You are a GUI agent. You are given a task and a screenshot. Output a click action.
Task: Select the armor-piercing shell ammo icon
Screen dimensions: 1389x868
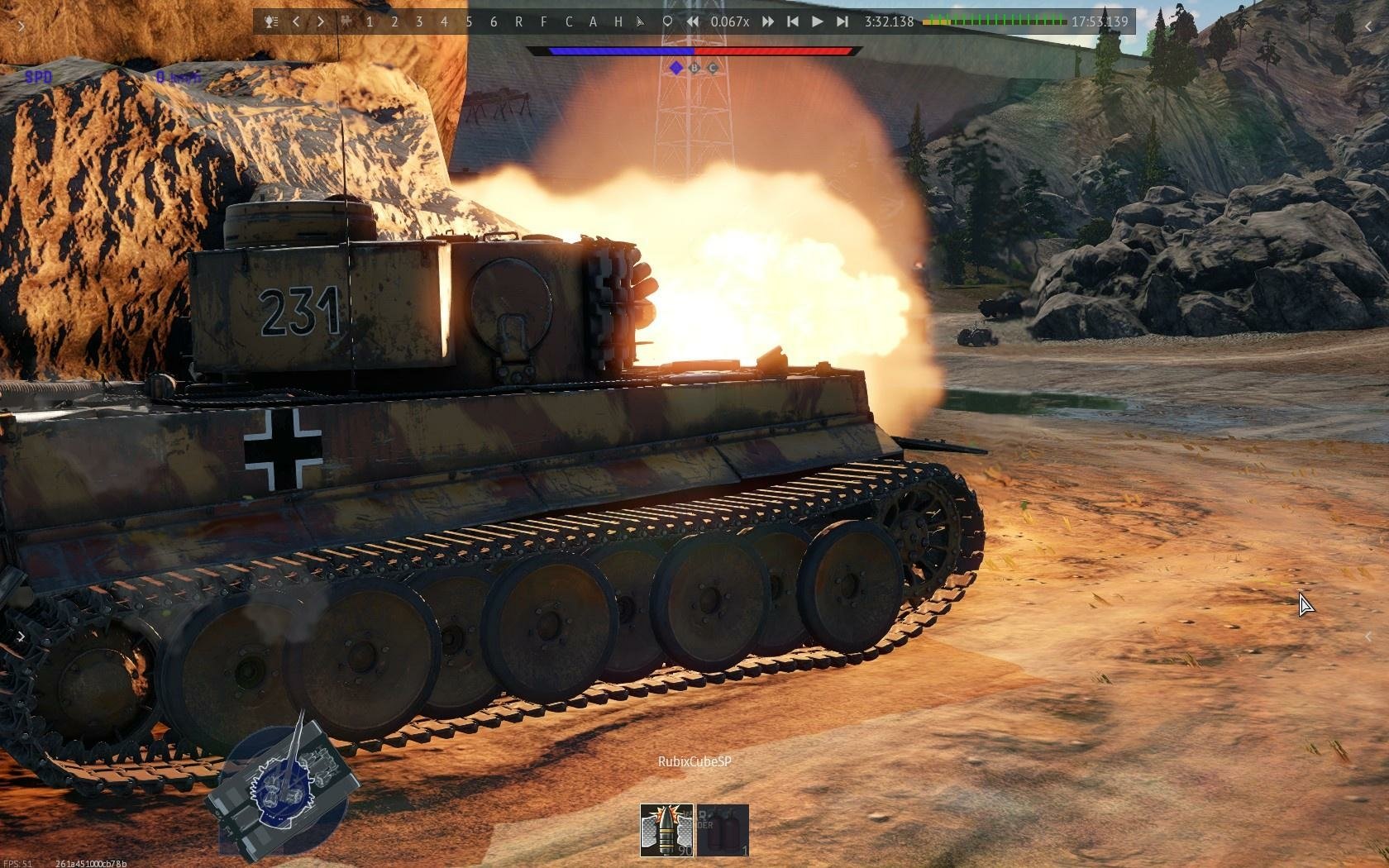(666, 830)
